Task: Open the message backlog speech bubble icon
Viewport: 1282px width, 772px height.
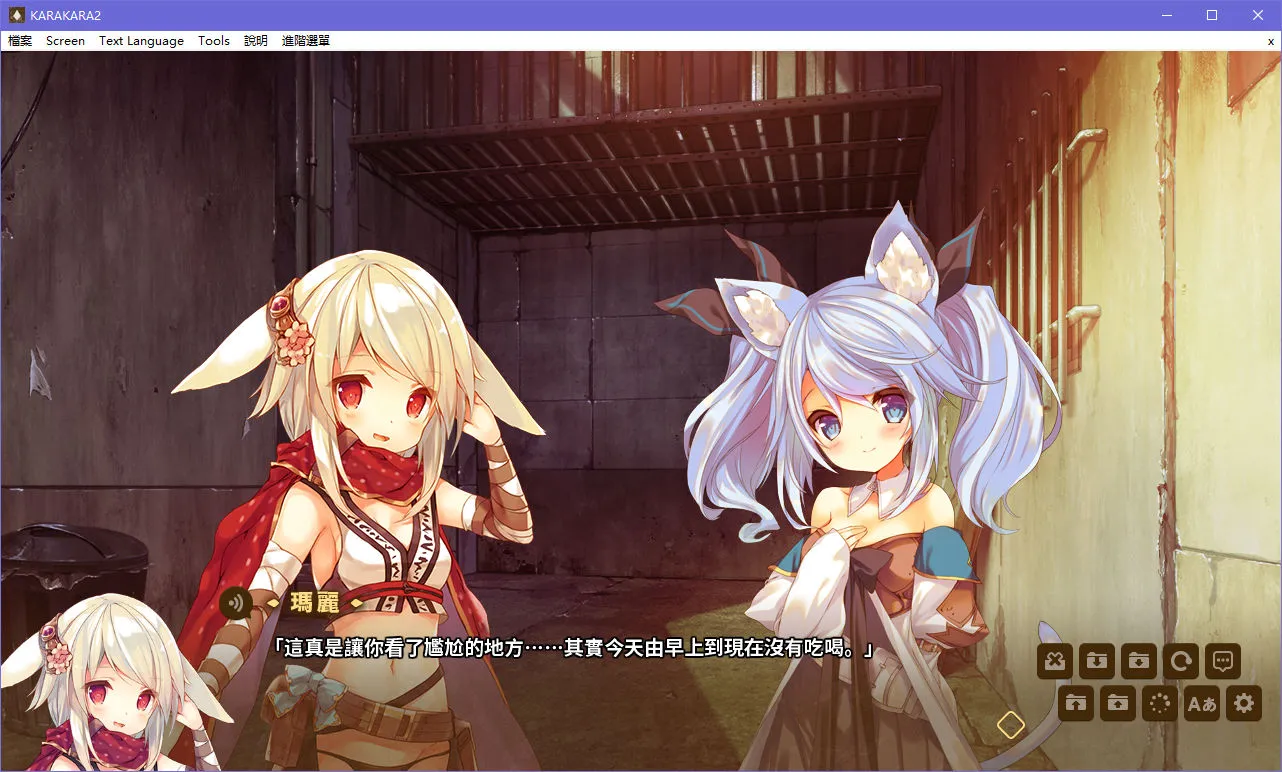Action: point(1222,660)
